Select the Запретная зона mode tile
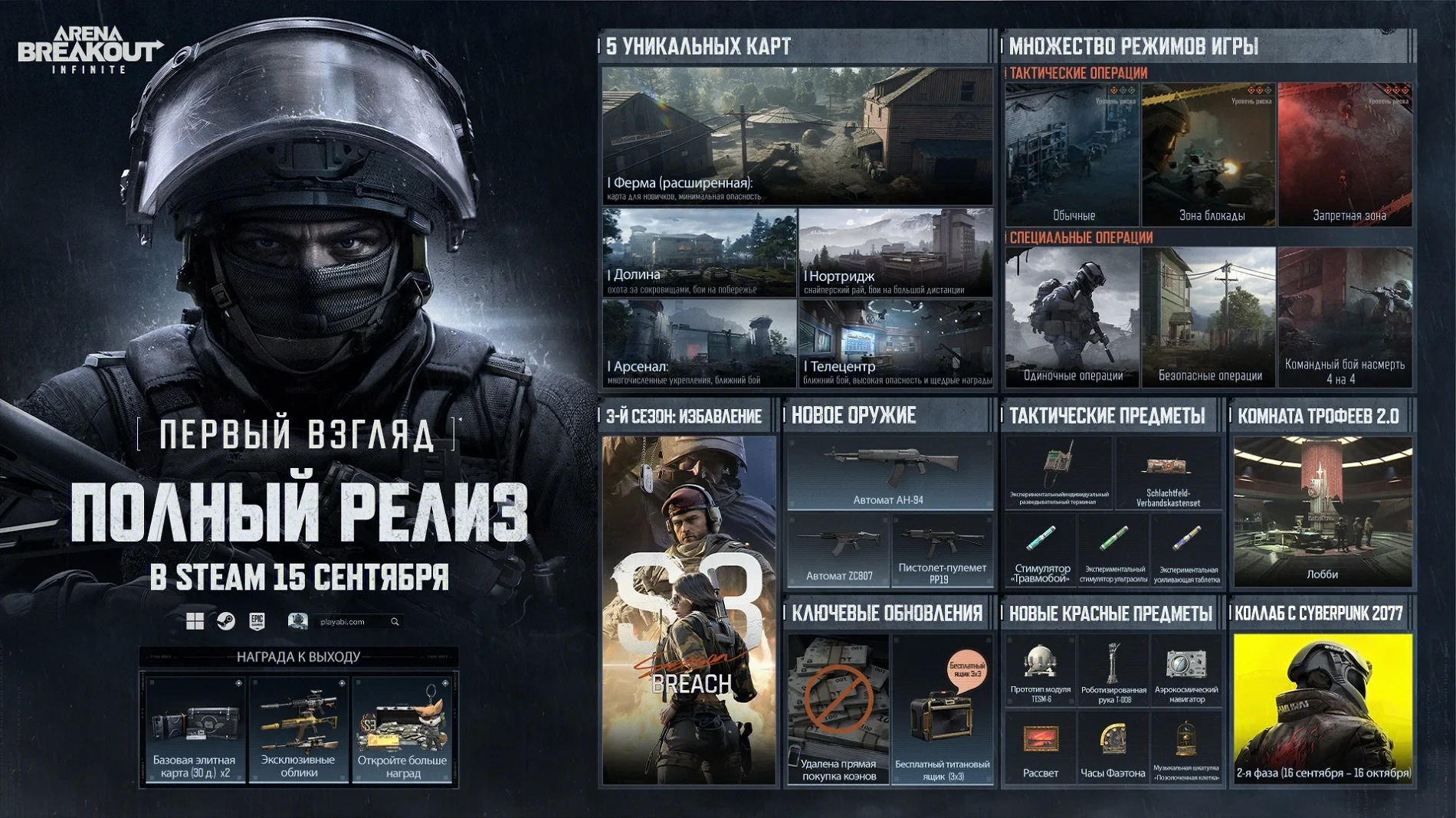This screenshot has width=1456, height=818. click(1345, 154)
